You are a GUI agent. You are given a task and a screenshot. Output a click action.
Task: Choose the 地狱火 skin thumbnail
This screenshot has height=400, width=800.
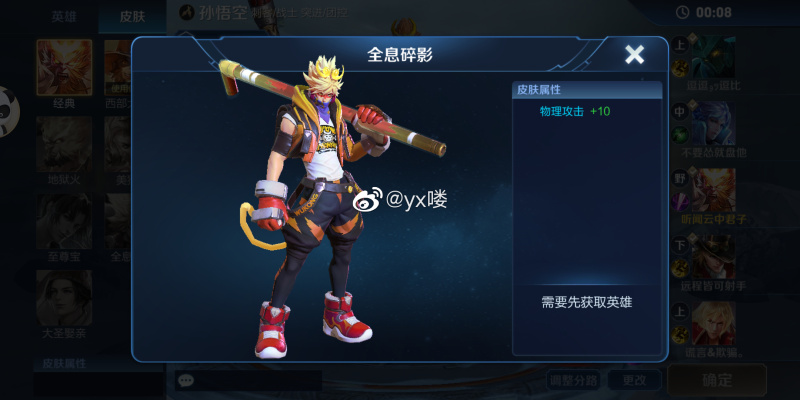click(64, 144)
